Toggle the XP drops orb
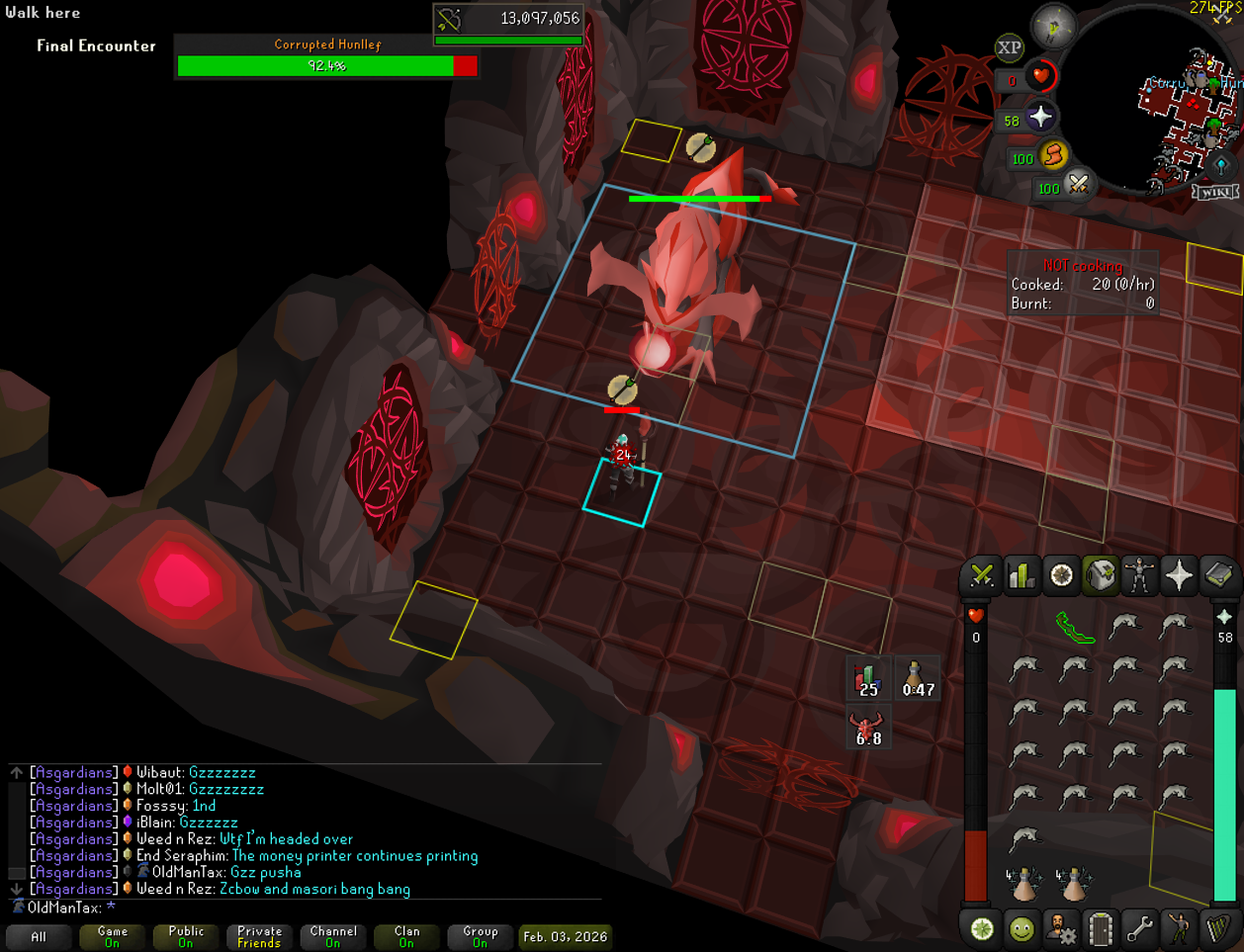The height and width of the screenshot is (952, 1244). (1009, 47)
